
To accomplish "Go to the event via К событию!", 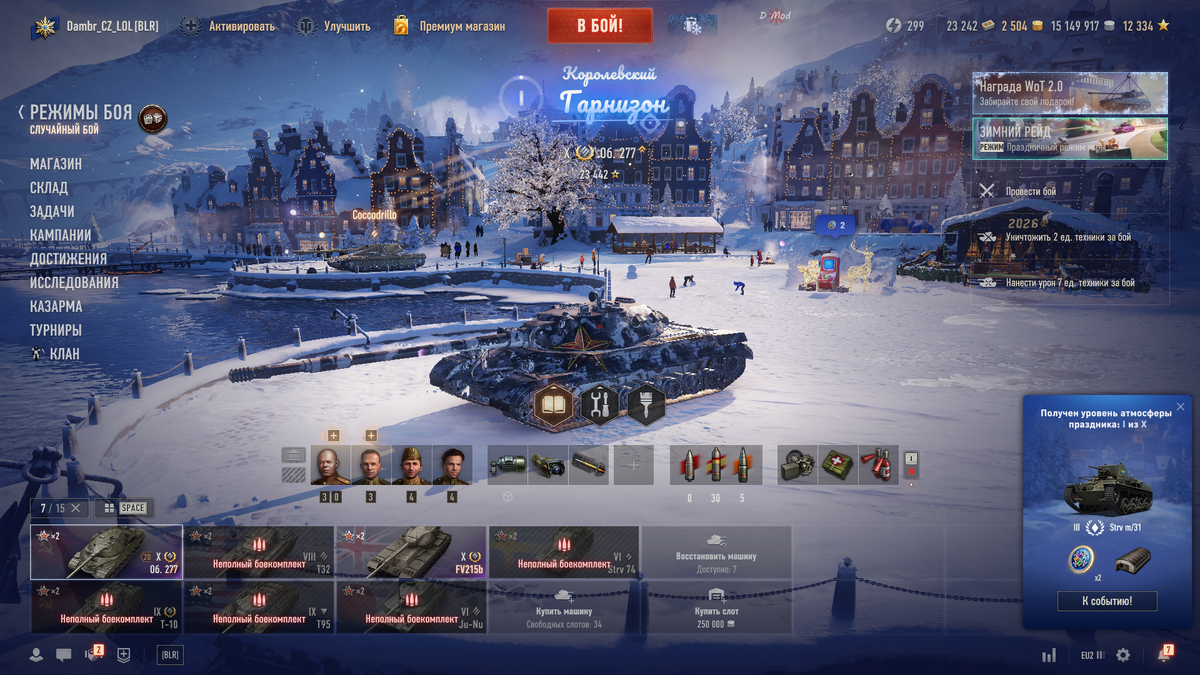I will 1106,601.
